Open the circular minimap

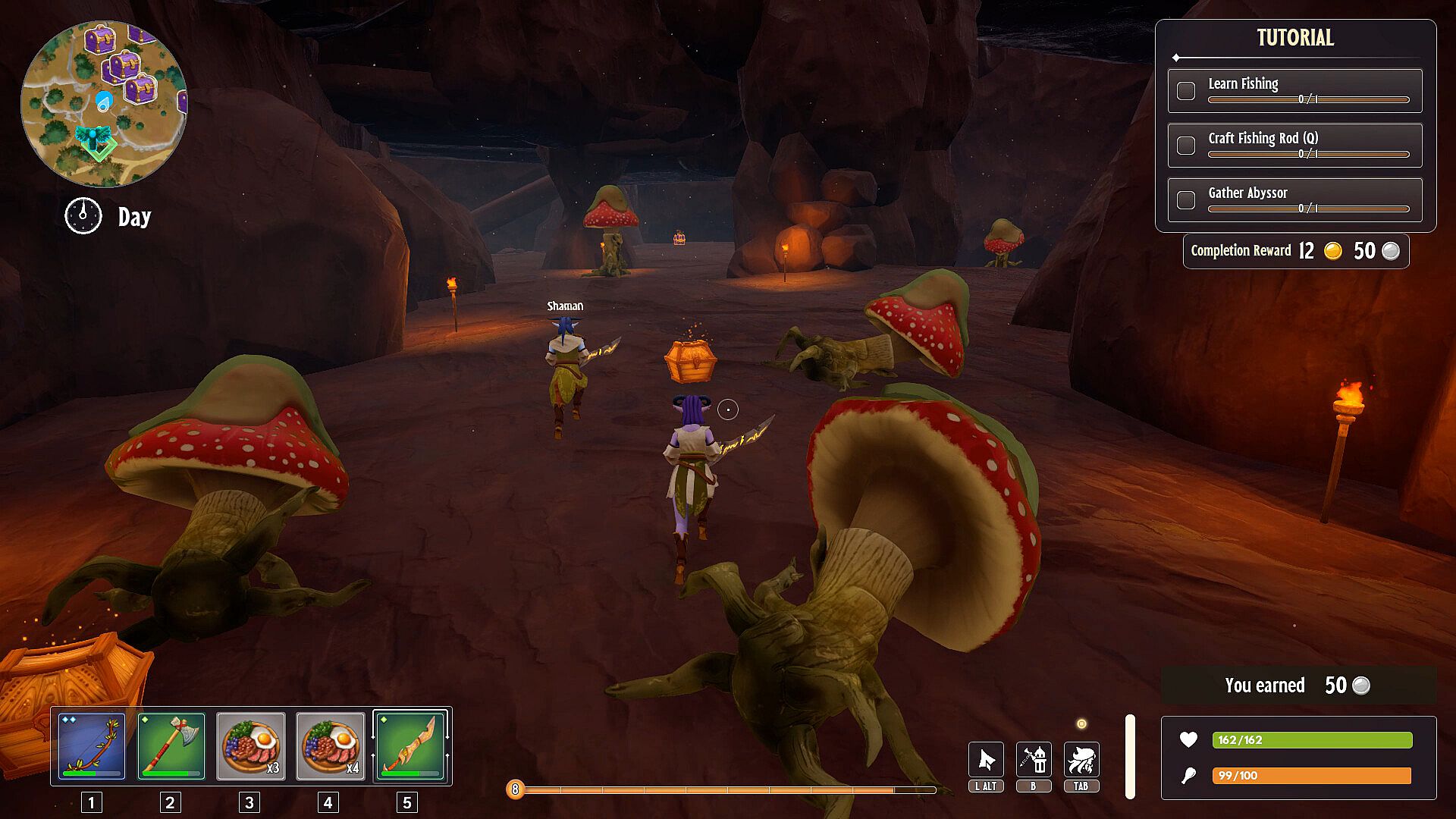(104, 104)
